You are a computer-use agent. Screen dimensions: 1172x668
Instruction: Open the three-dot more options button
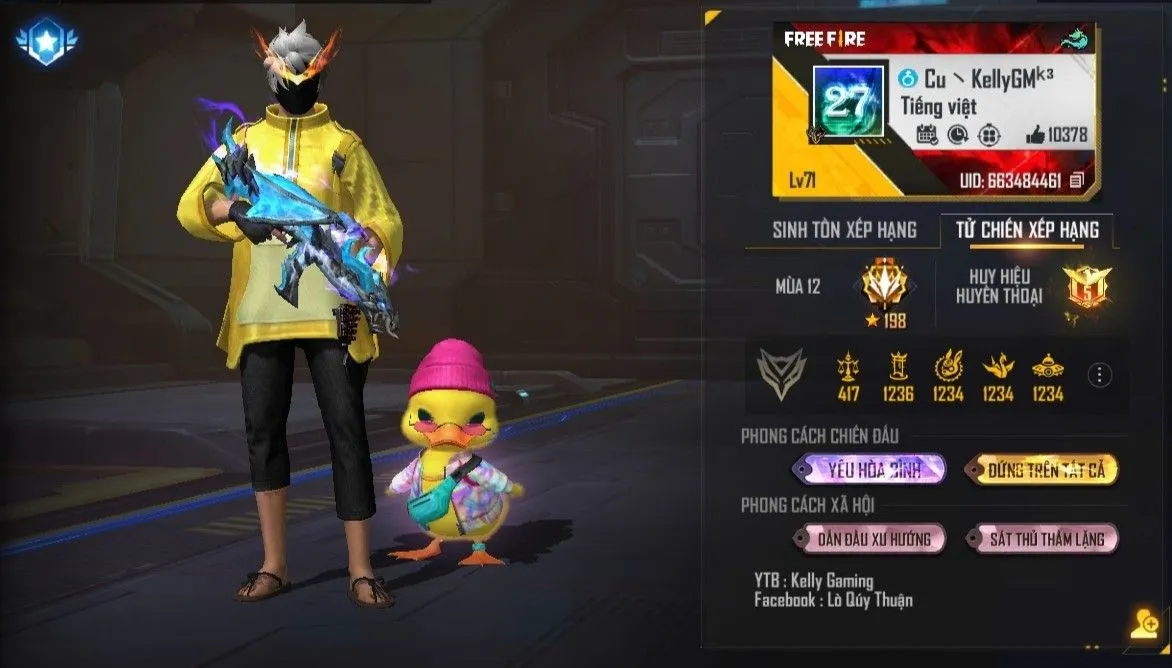pyautogui.click(x=1099, y=375)
